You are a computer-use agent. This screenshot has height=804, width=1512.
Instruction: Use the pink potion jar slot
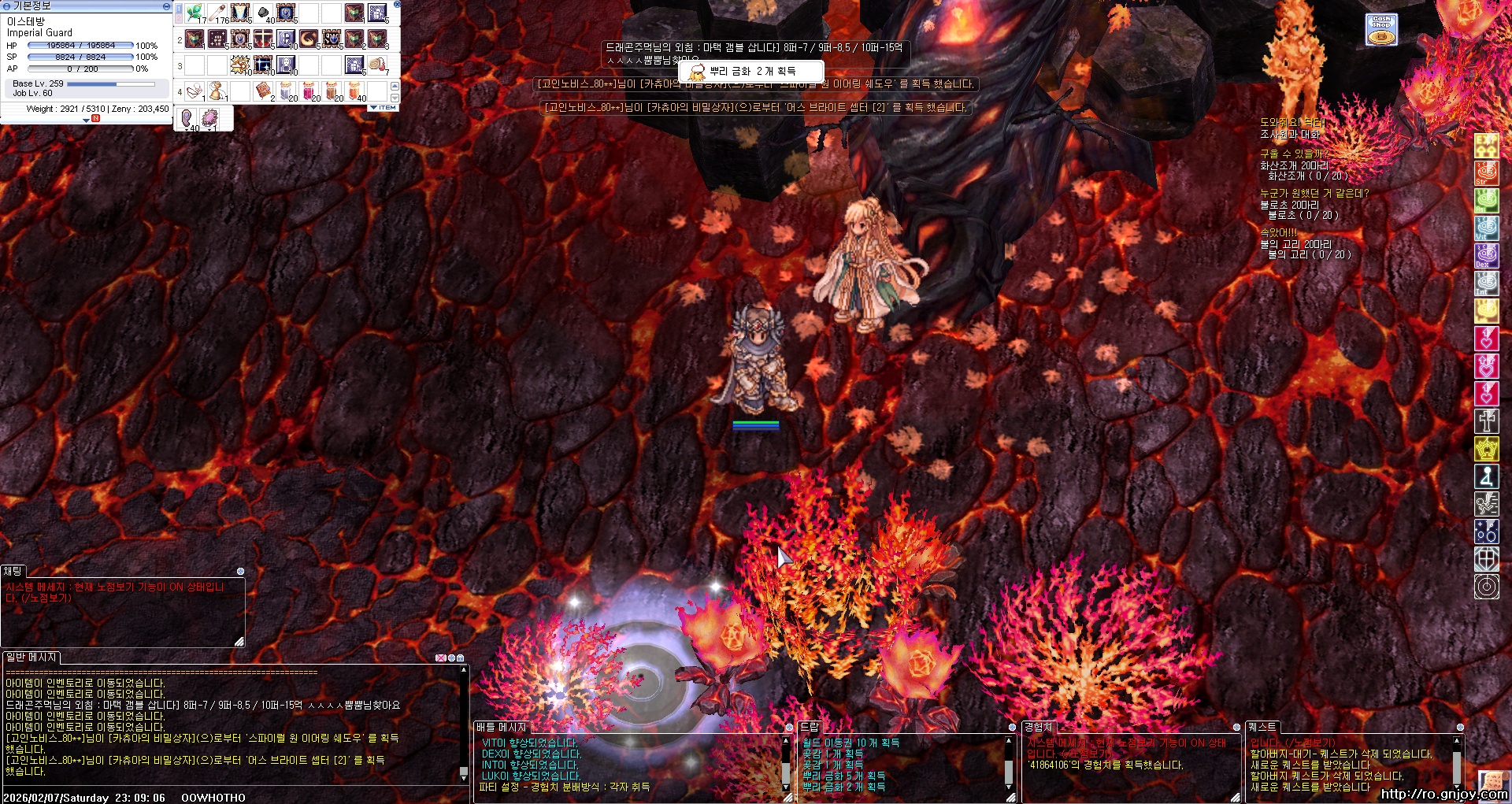pos(309,91)
